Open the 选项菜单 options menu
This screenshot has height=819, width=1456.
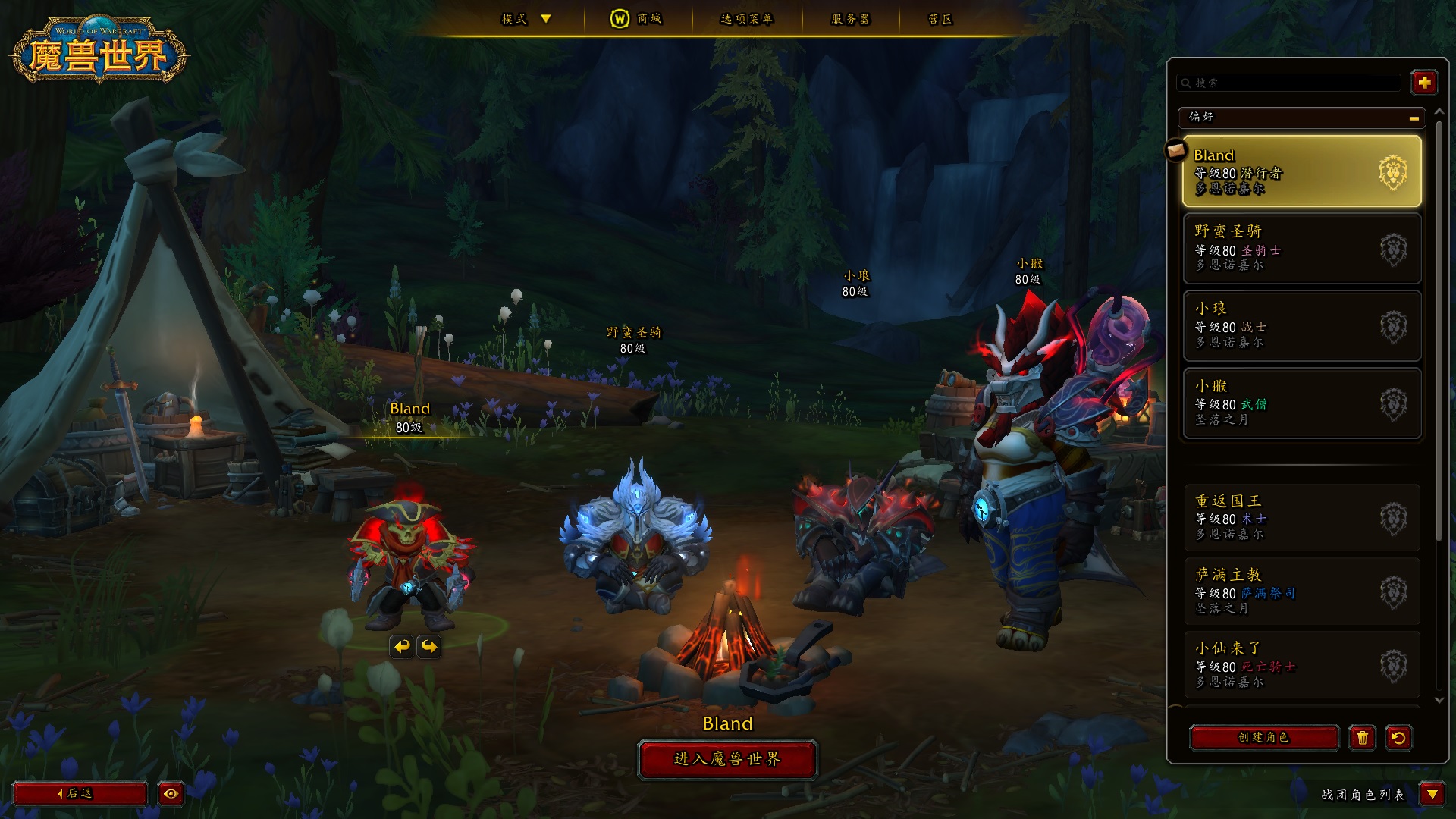[x=746, y=19]
